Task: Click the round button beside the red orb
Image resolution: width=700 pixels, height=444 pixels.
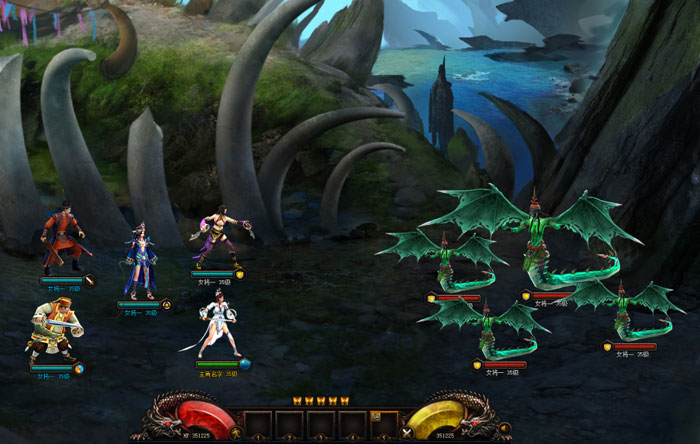Action: [235, 433]
